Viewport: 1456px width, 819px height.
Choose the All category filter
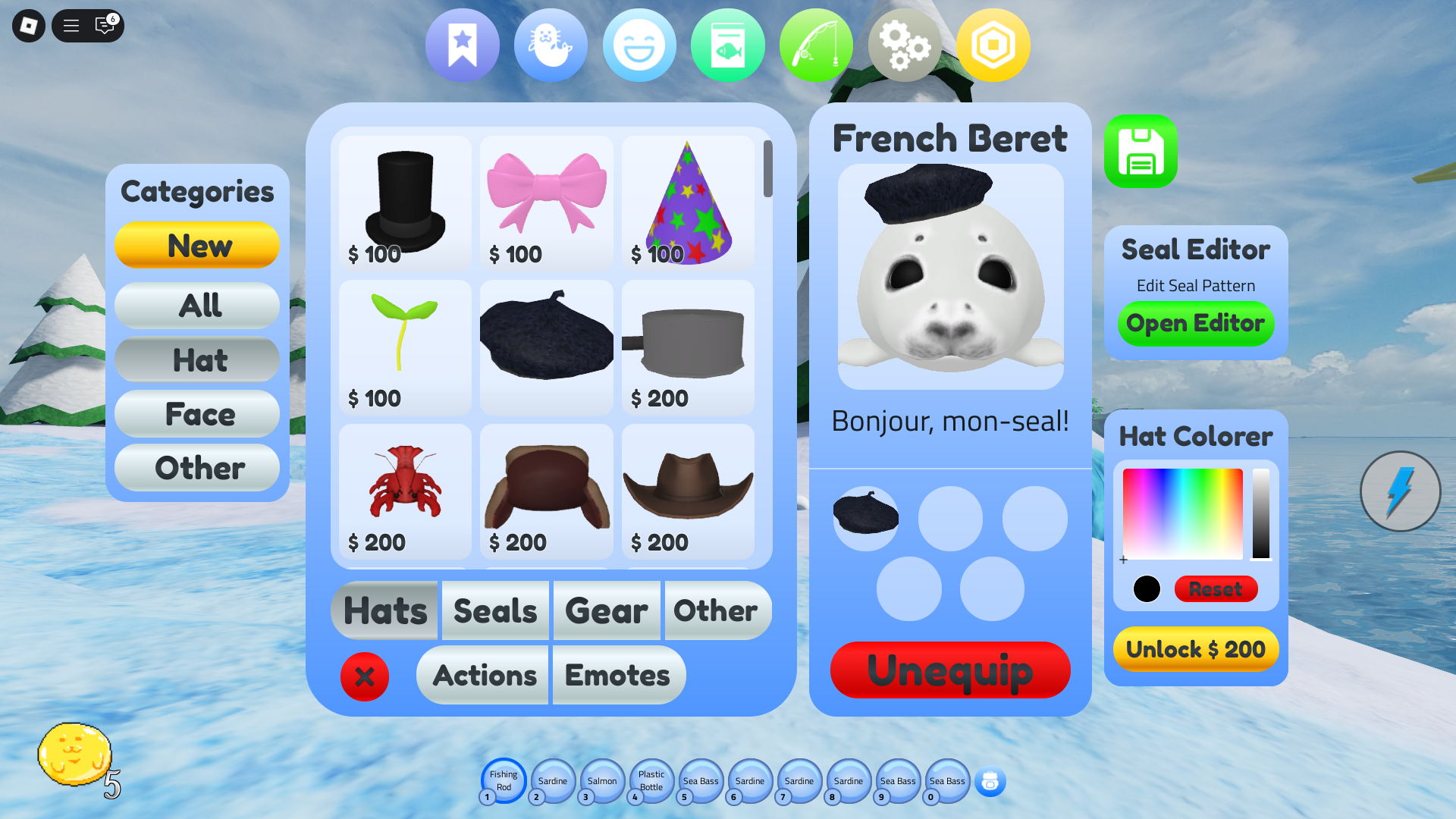tap(198, 306)
